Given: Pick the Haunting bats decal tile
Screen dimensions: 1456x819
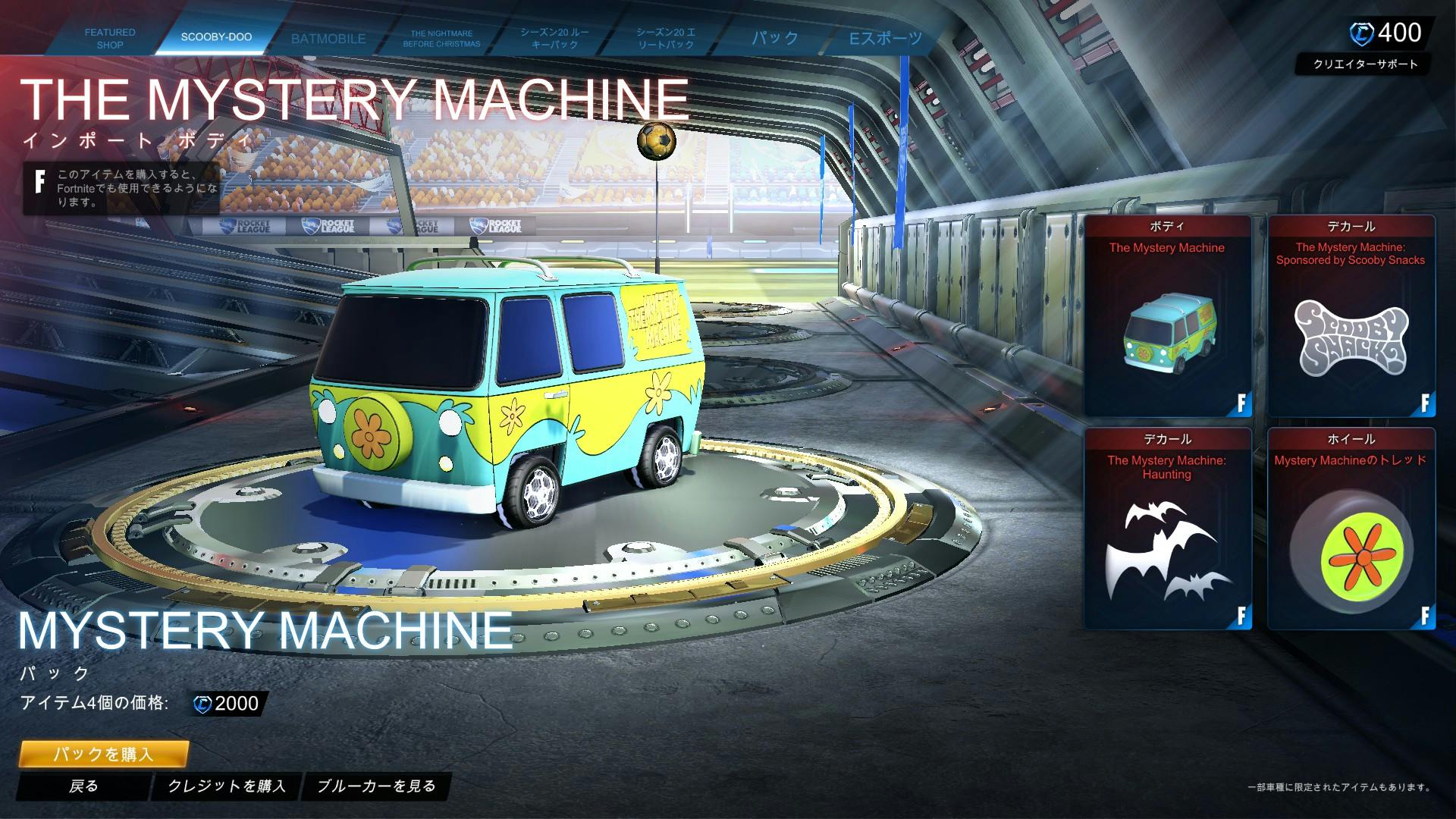Looking at the screenshot, I should (x=1167, y=529).
